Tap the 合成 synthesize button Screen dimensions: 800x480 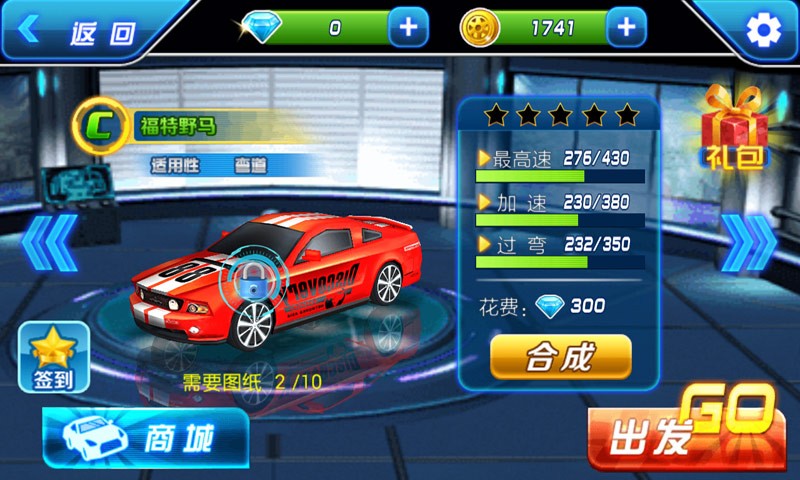click(560, 357)
